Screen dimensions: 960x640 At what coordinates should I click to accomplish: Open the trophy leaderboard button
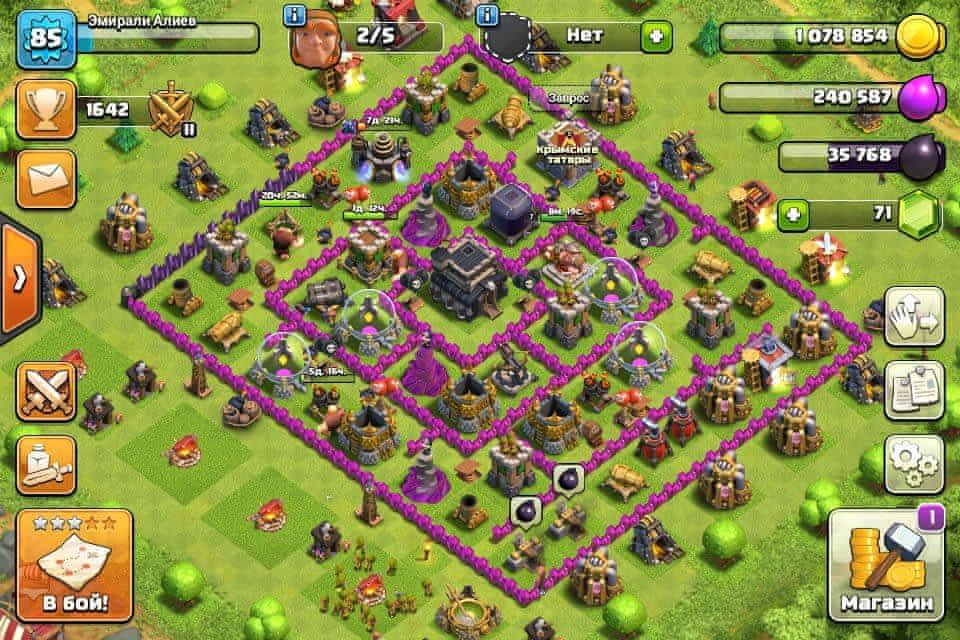45,110
